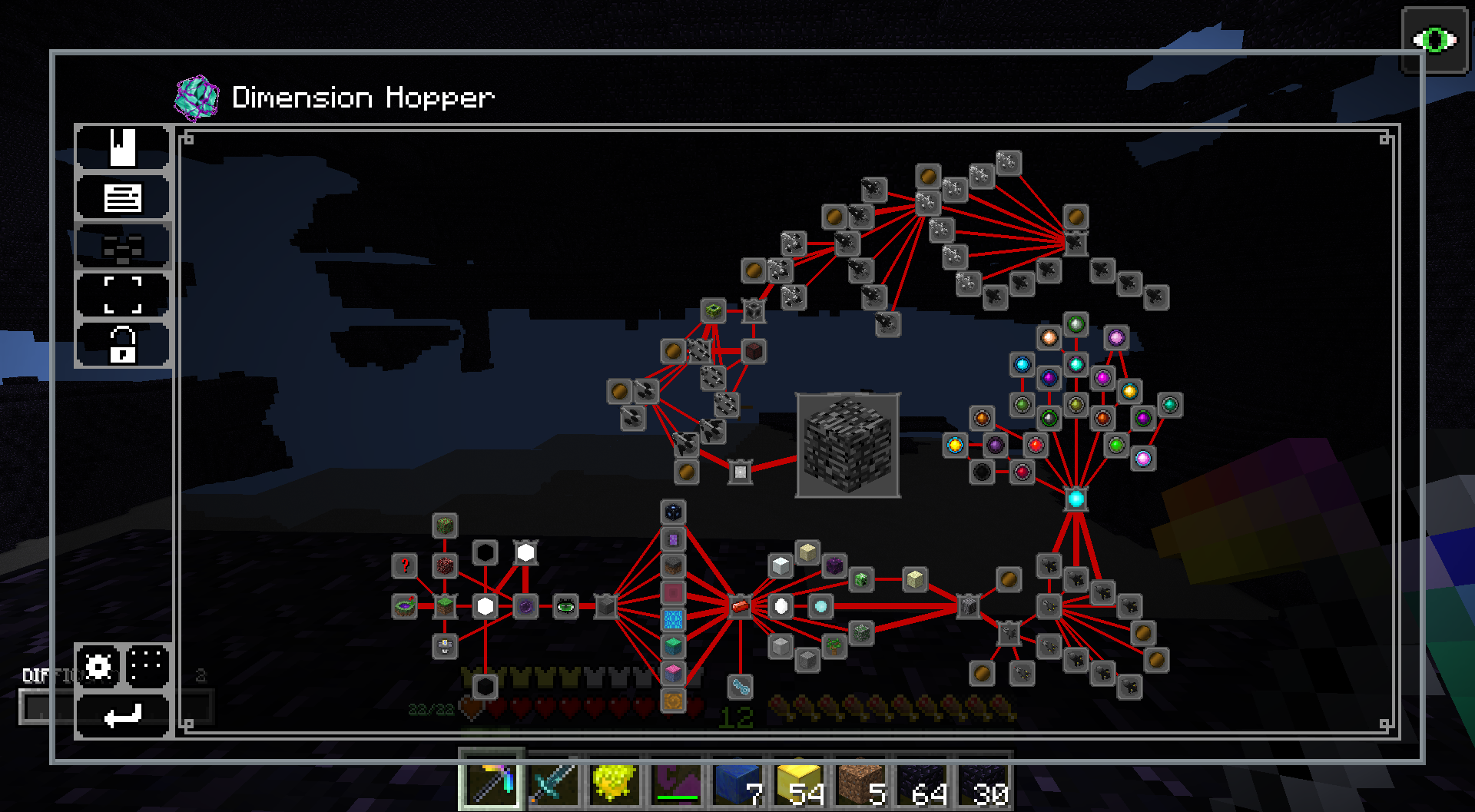Click the bookmark button in the sidebar

[122, 147]
